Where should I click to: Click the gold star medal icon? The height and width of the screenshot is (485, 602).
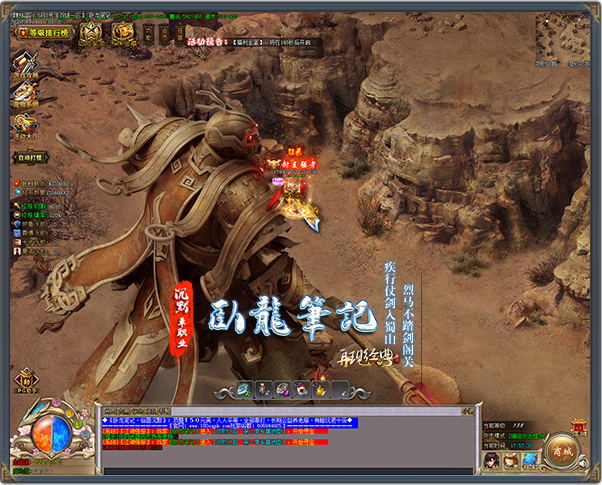pos(92,32)
